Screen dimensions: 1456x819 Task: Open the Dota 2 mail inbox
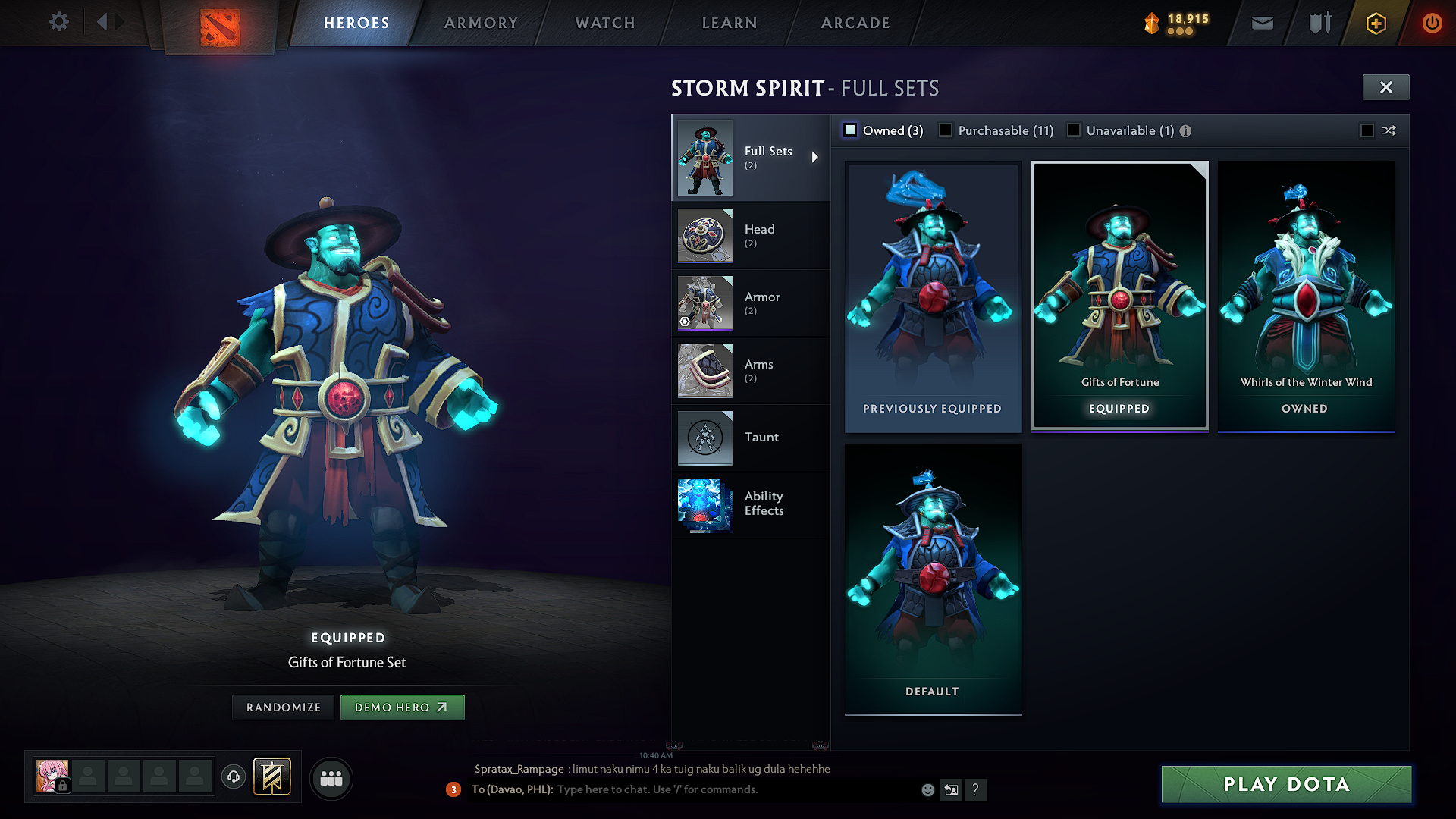[1261, 23]
